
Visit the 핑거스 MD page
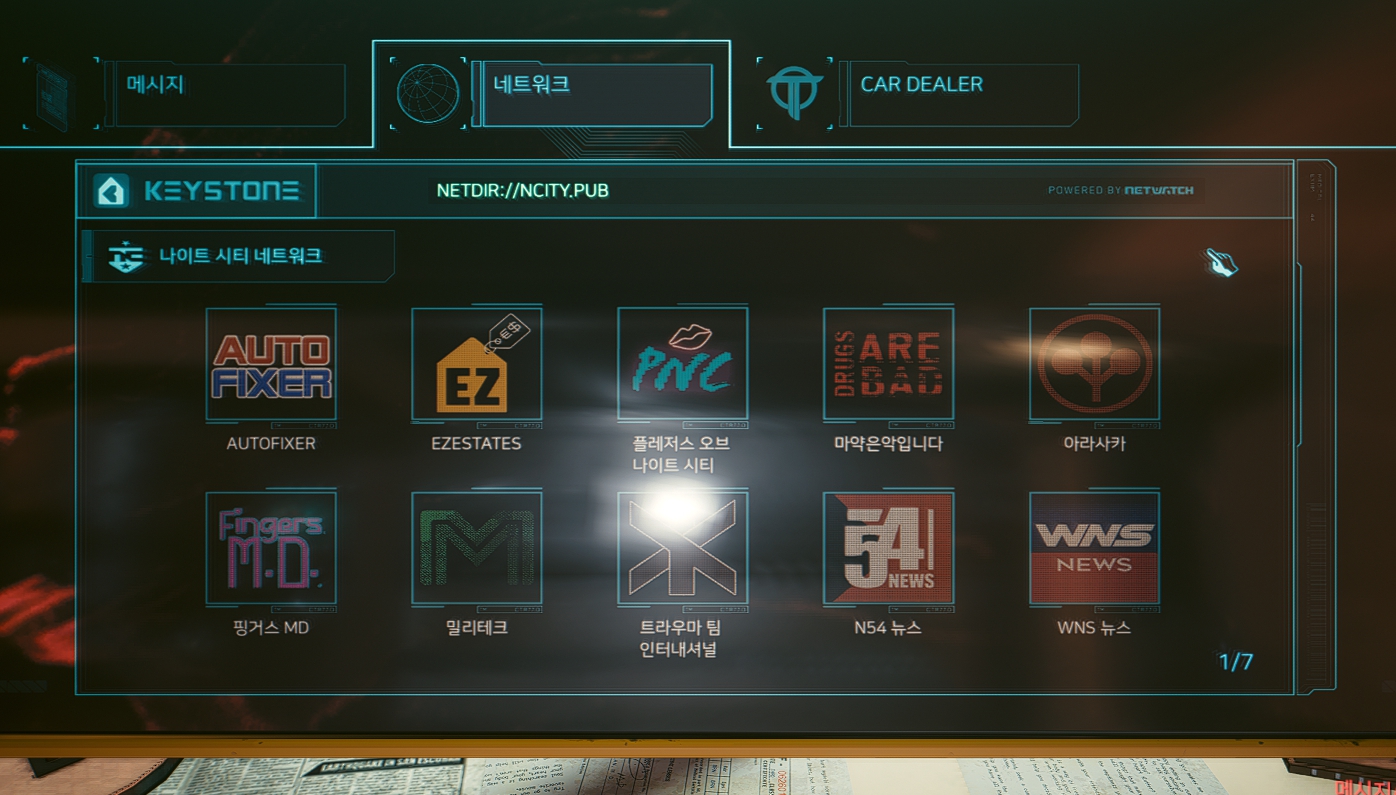click(x=271, y=548)
